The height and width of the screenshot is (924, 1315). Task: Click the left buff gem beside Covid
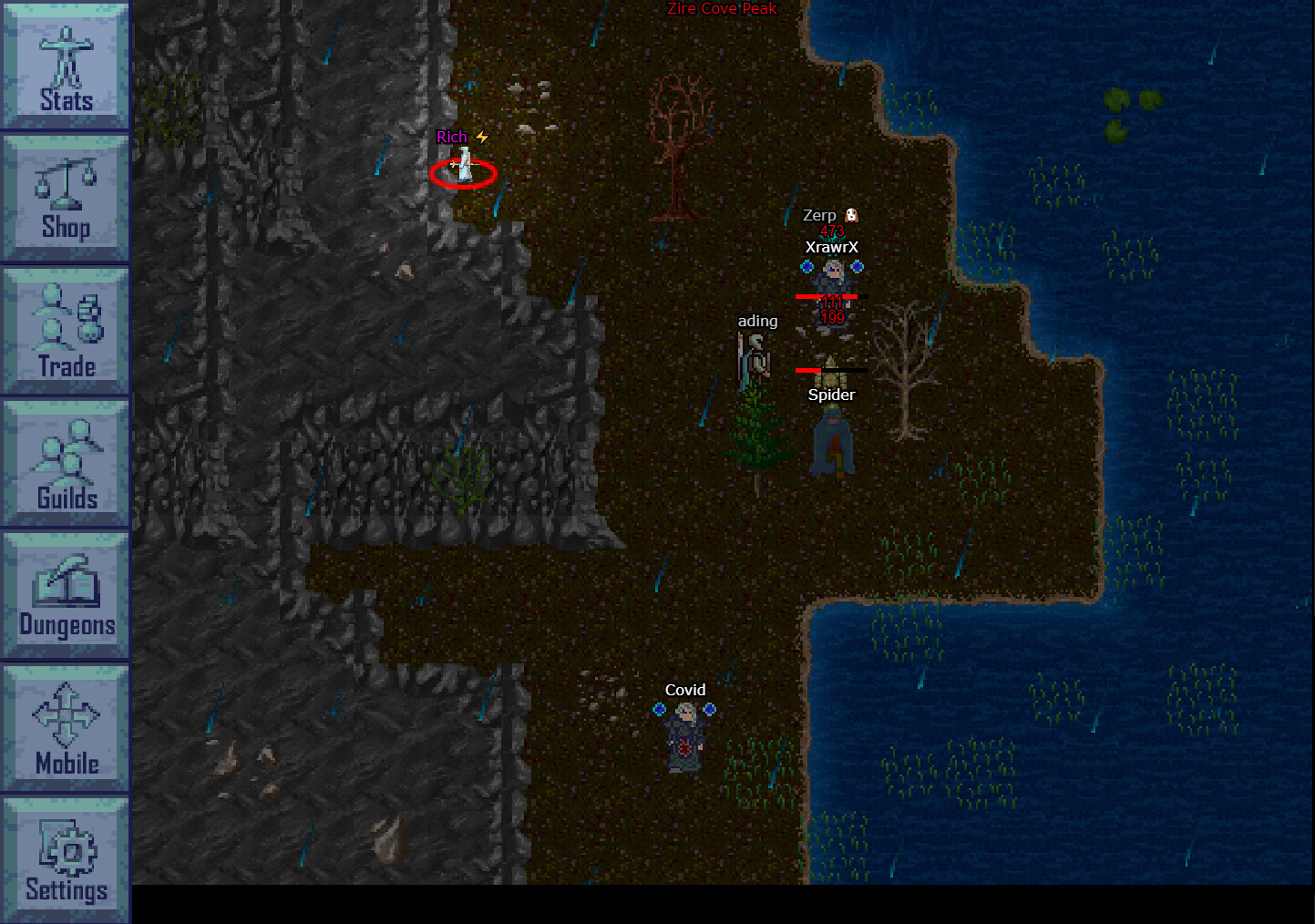tap(659, 710)
